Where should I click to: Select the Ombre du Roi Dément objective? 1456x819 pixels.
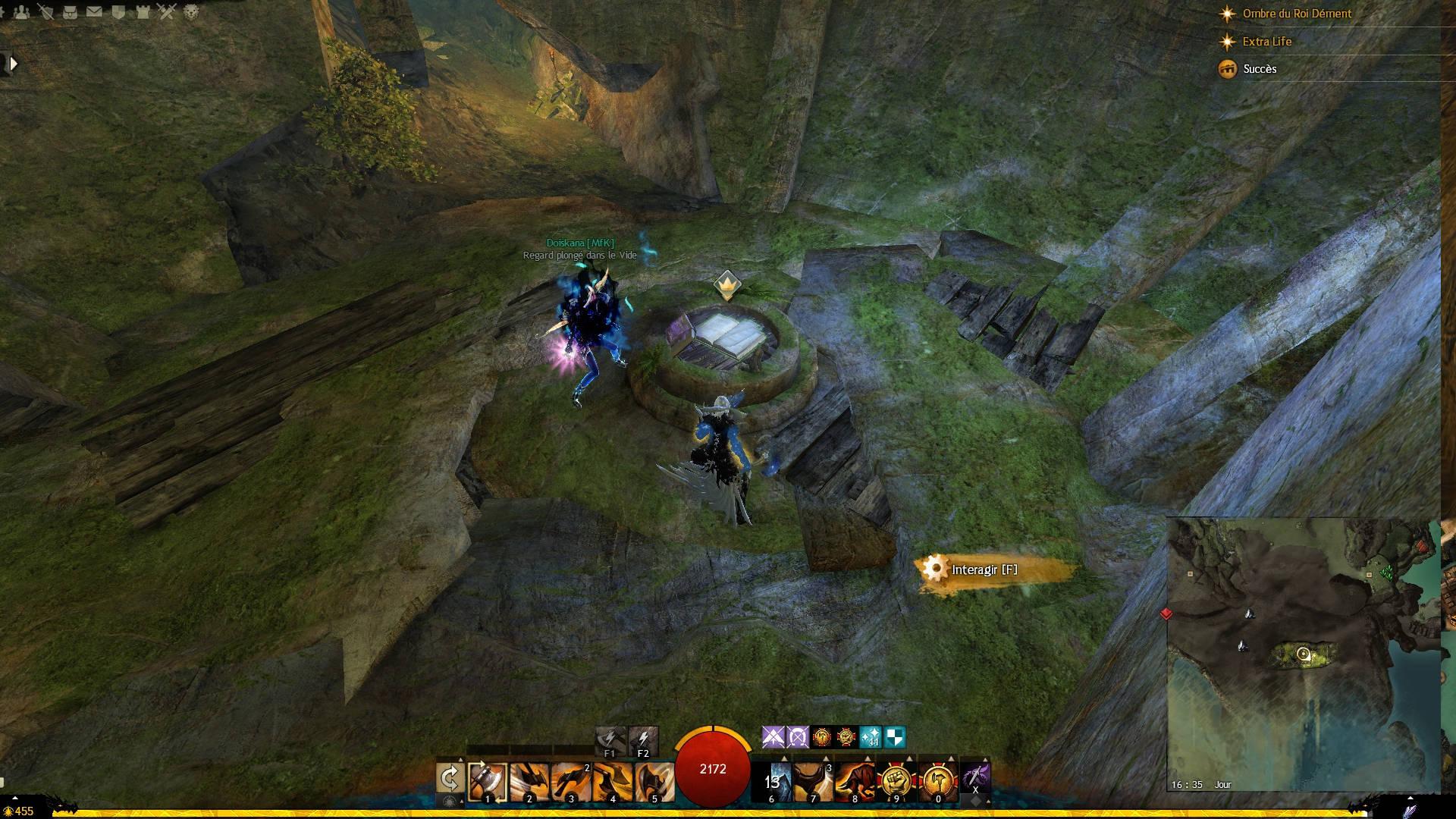point(1297,14)
